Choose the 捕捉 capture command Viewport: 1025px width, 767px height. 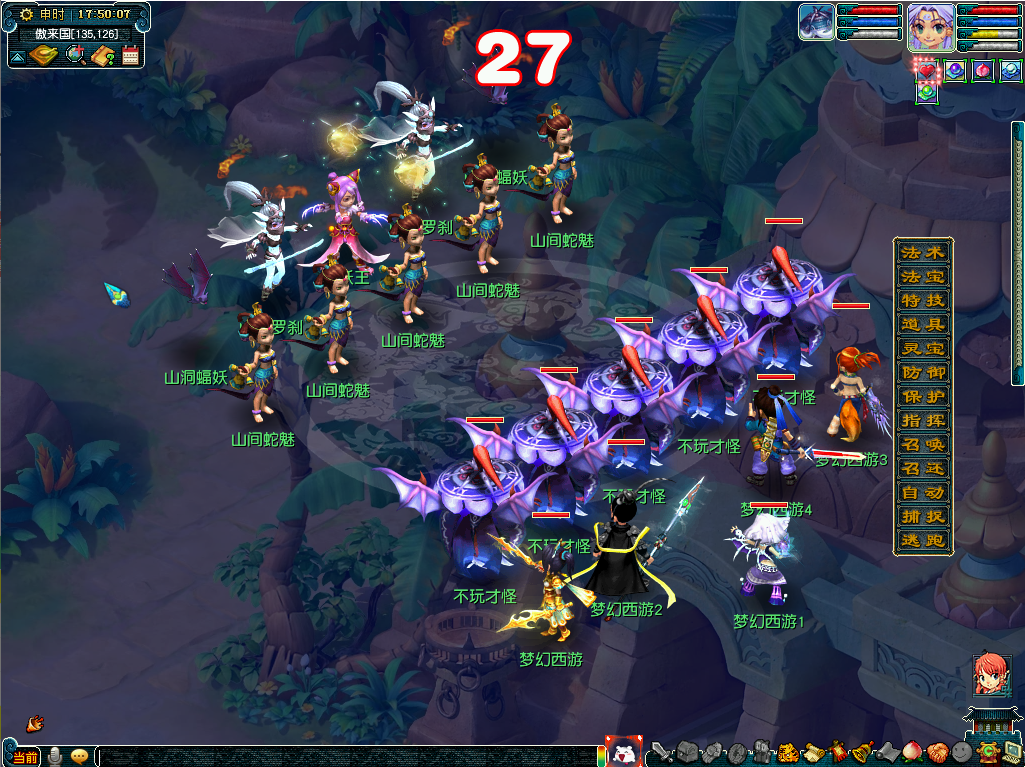pyautogui.click(x=922, y=516)
